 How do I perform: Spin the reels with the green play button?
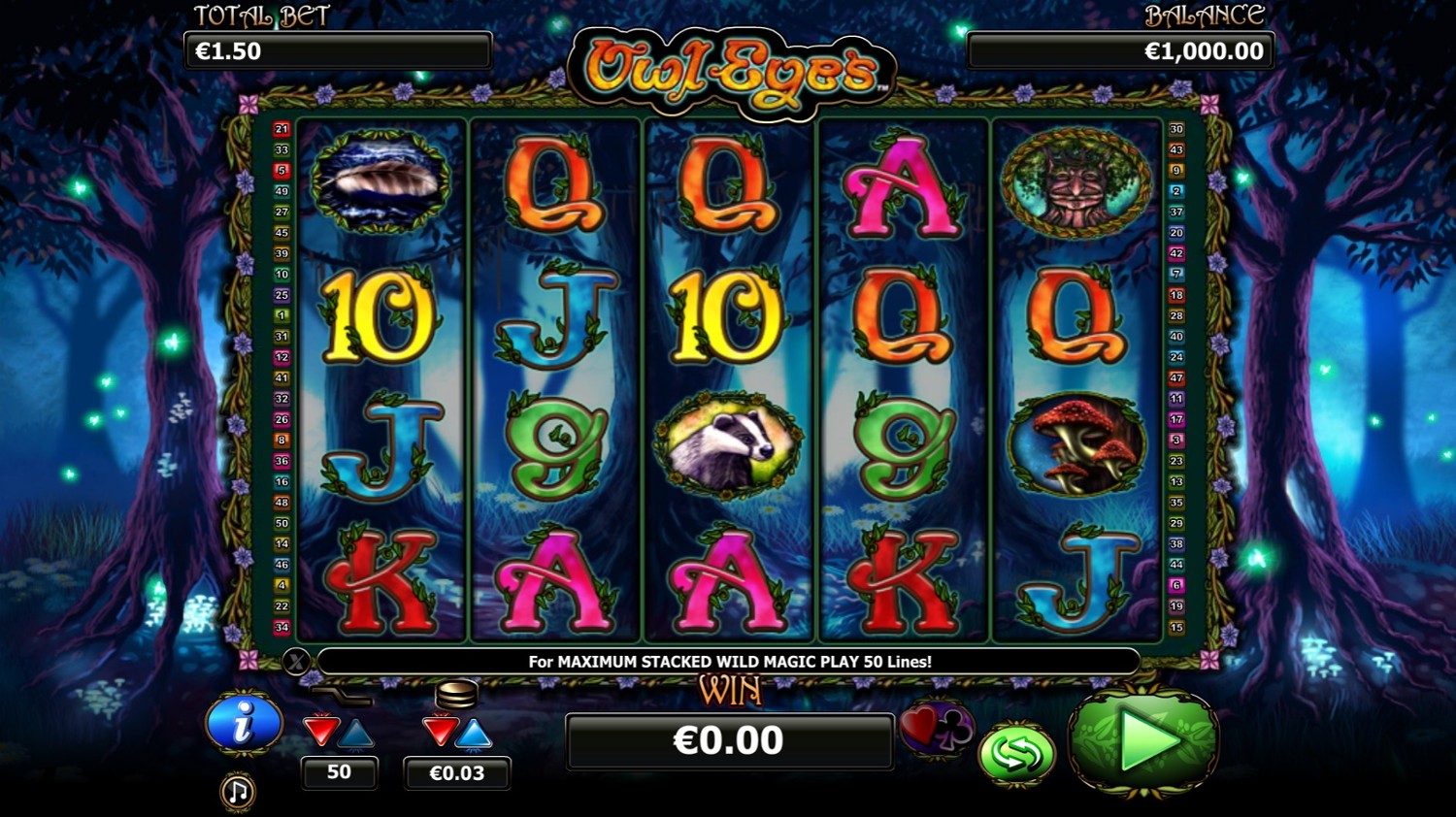tap(1143, 742)
